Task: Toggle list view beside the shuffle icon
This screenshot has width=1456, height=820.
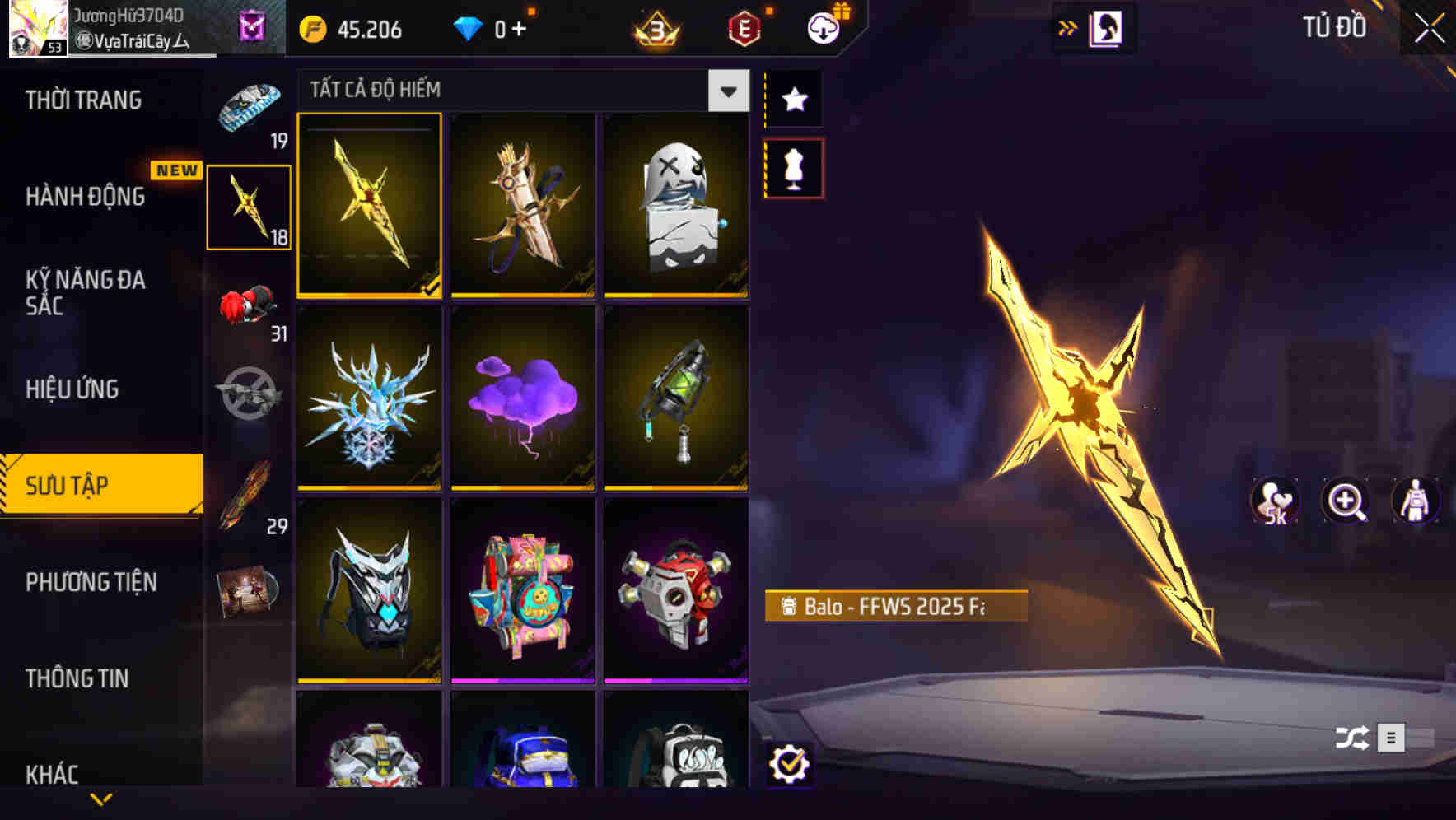Action: 1392,738
